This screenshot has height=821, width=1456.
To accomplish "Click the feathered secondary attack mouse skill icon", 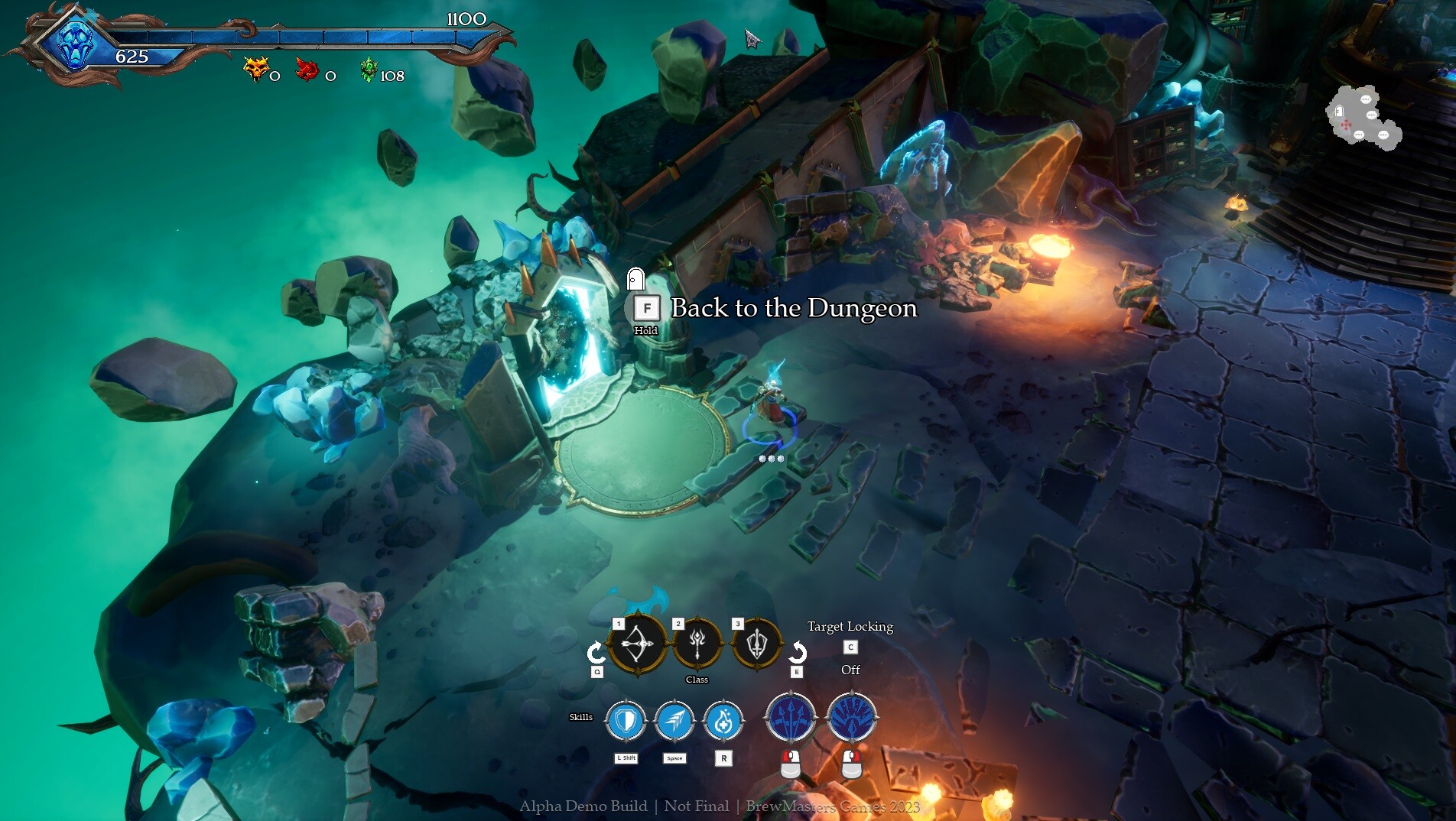I will 851,717.
